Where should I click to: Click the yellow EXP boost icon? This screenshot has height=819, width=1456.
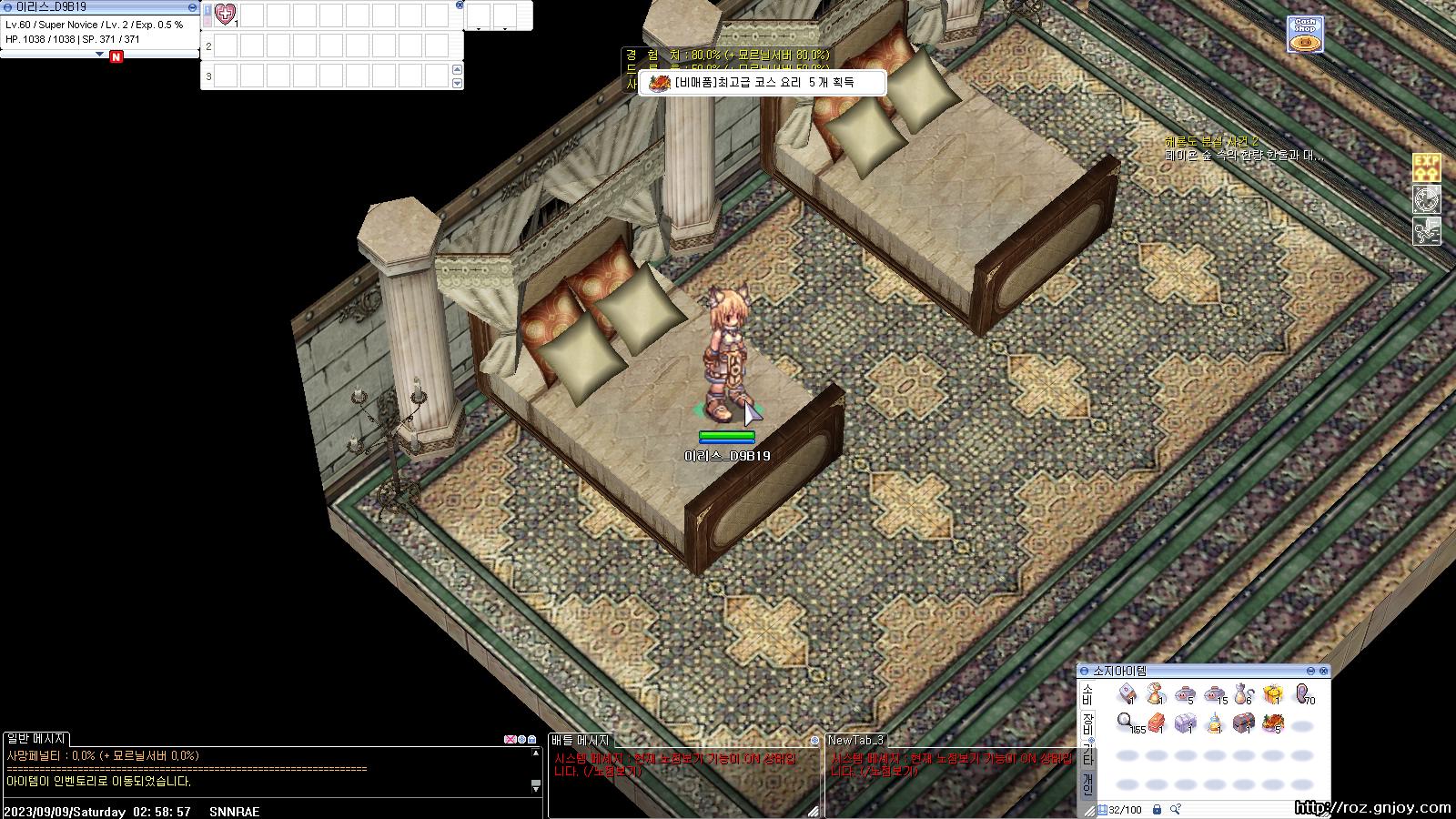(x=1426, y=167)
